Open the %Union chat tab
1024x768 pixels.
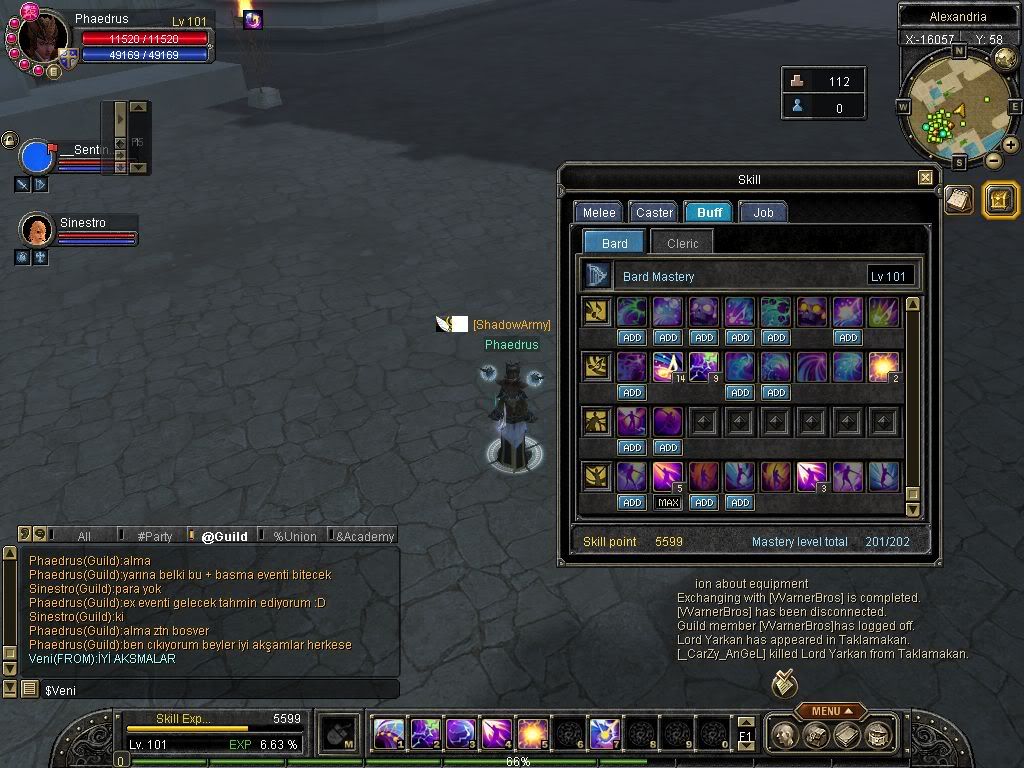(x=294, y=536)
